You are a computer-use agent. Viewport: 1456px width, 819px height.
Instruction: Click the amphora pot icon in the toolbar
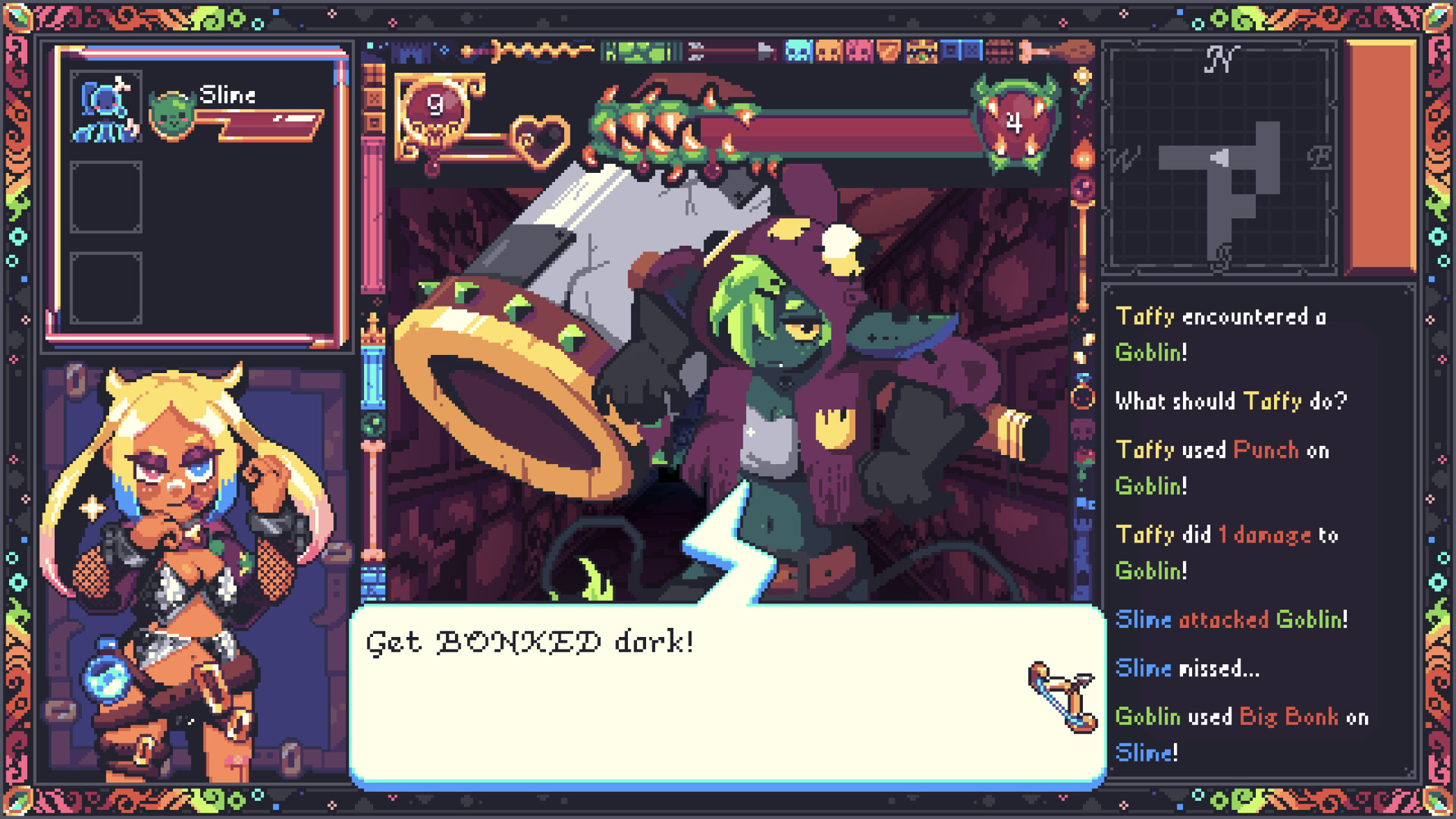889,50
